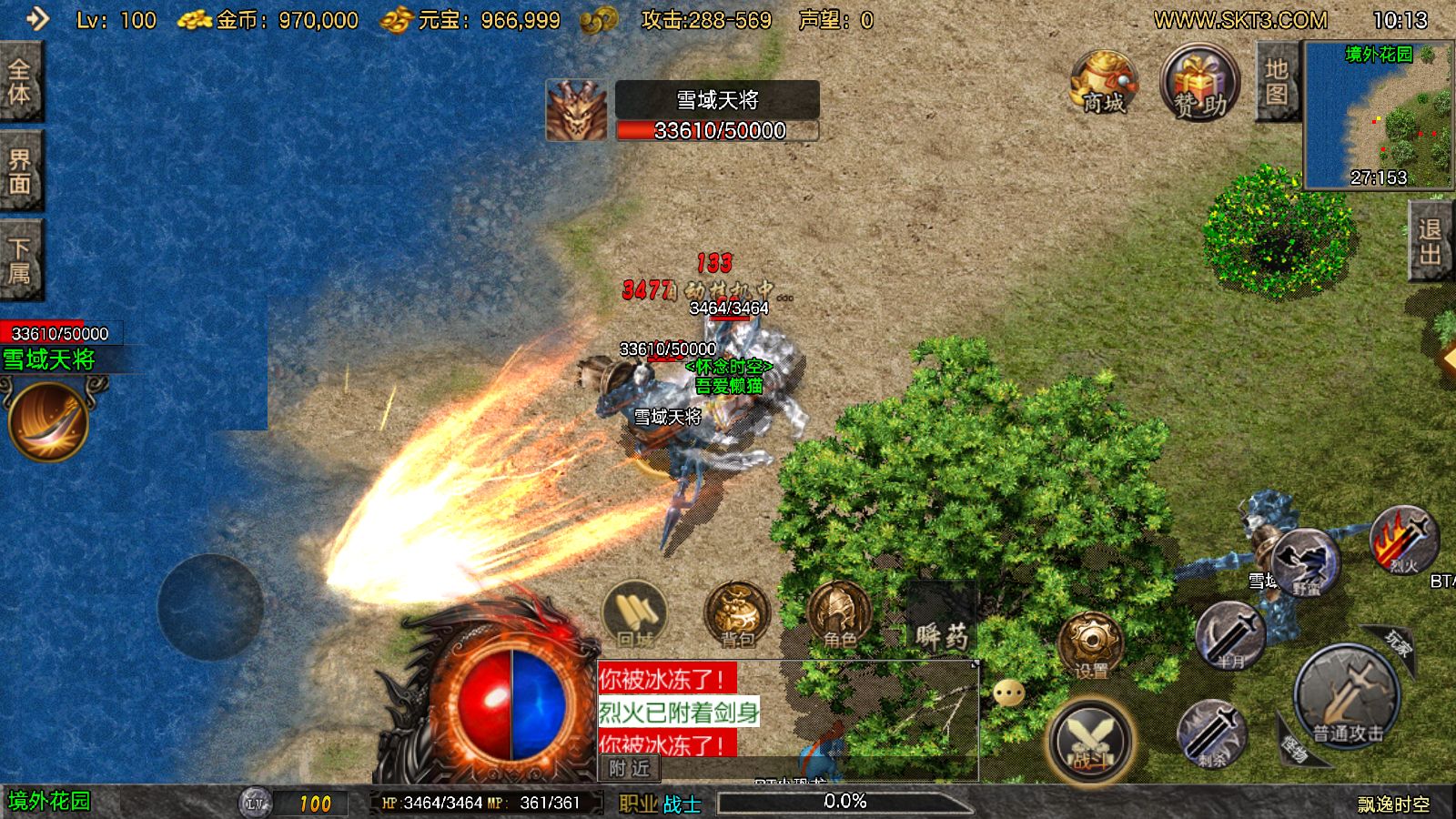Activate the 烈火 flaming sword skill

pyautogui.click(x=1403, y=541)
